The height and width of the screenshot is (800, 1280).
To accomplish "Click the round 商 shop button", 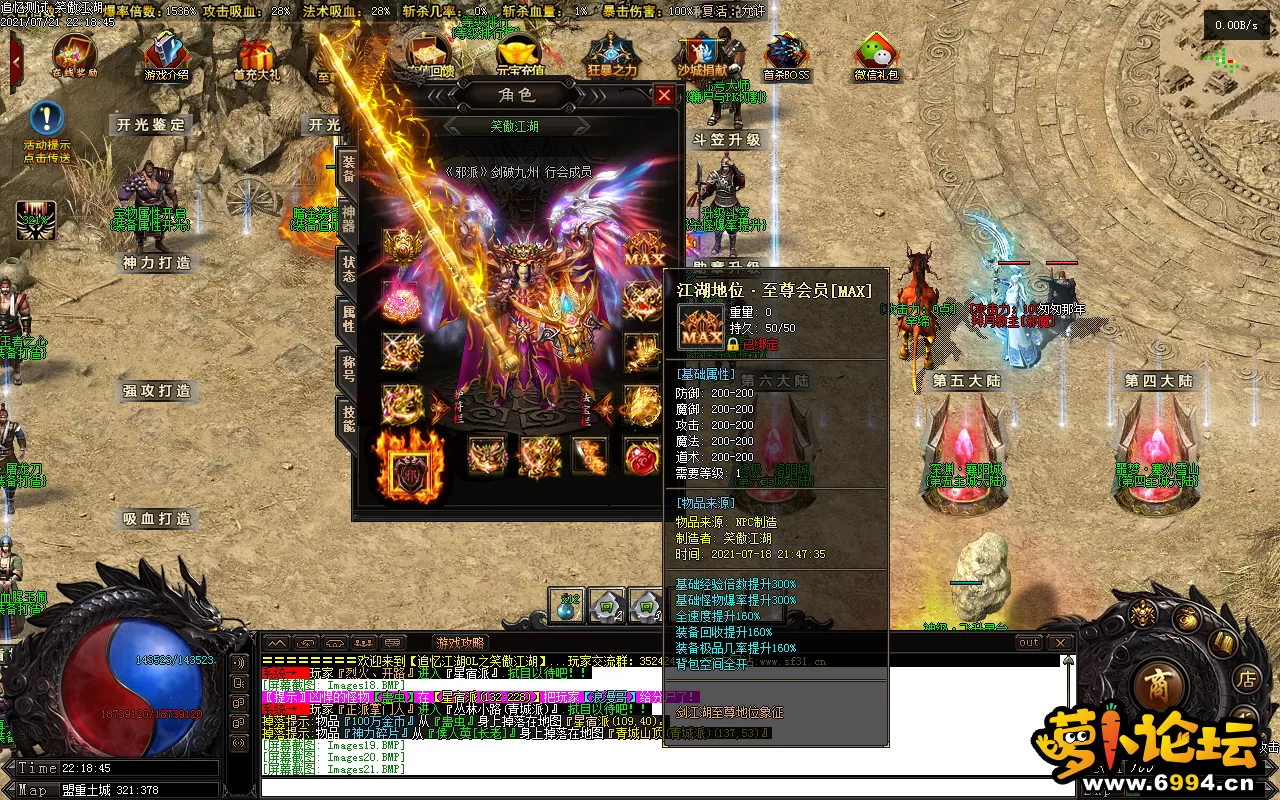I will (1160, 684).
